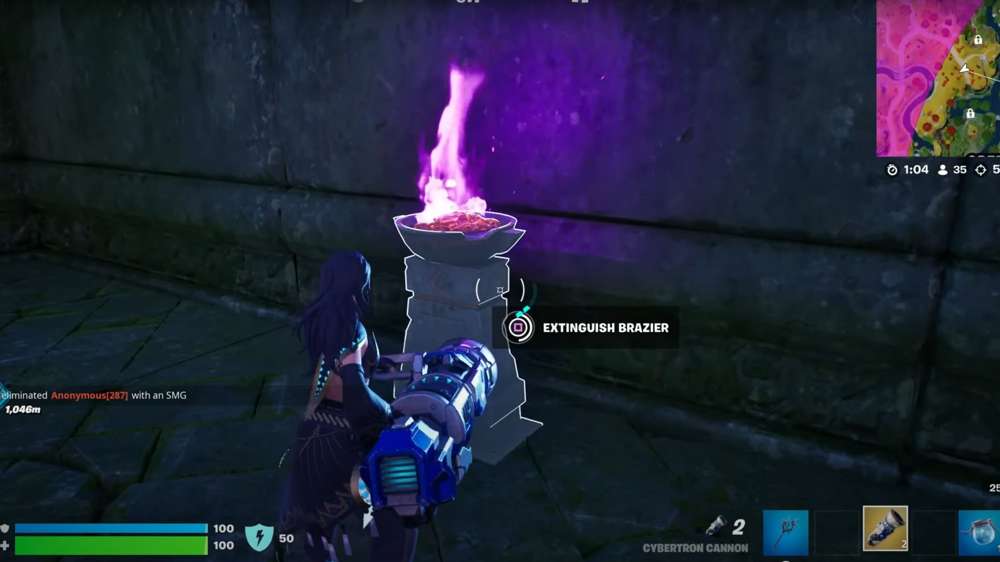The width and height of the screenshot is (1000, 562).
Task: Open the minimap in the corner
Action: click(938, 77)
